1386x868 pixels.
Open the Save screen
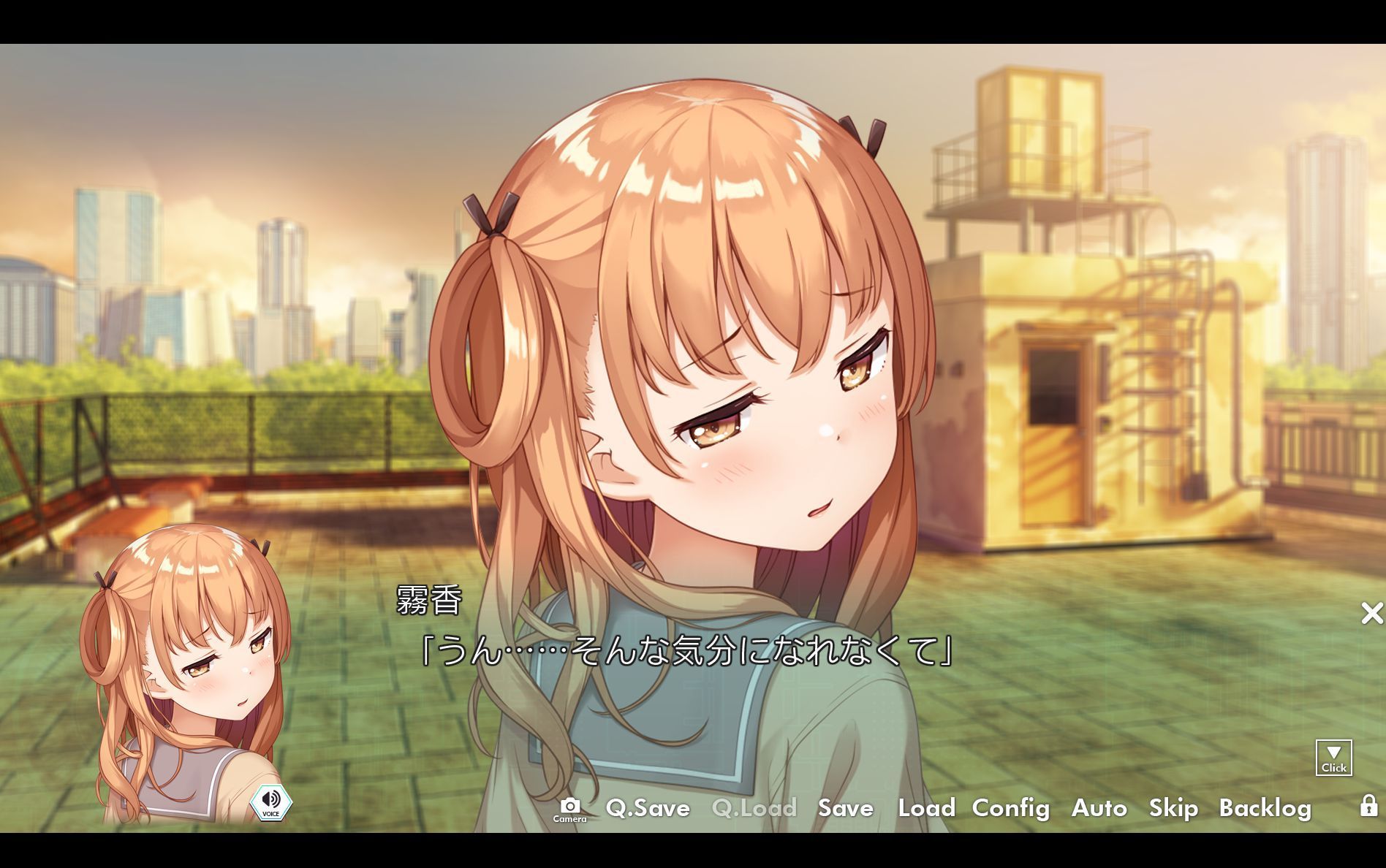tap(845, 809)
